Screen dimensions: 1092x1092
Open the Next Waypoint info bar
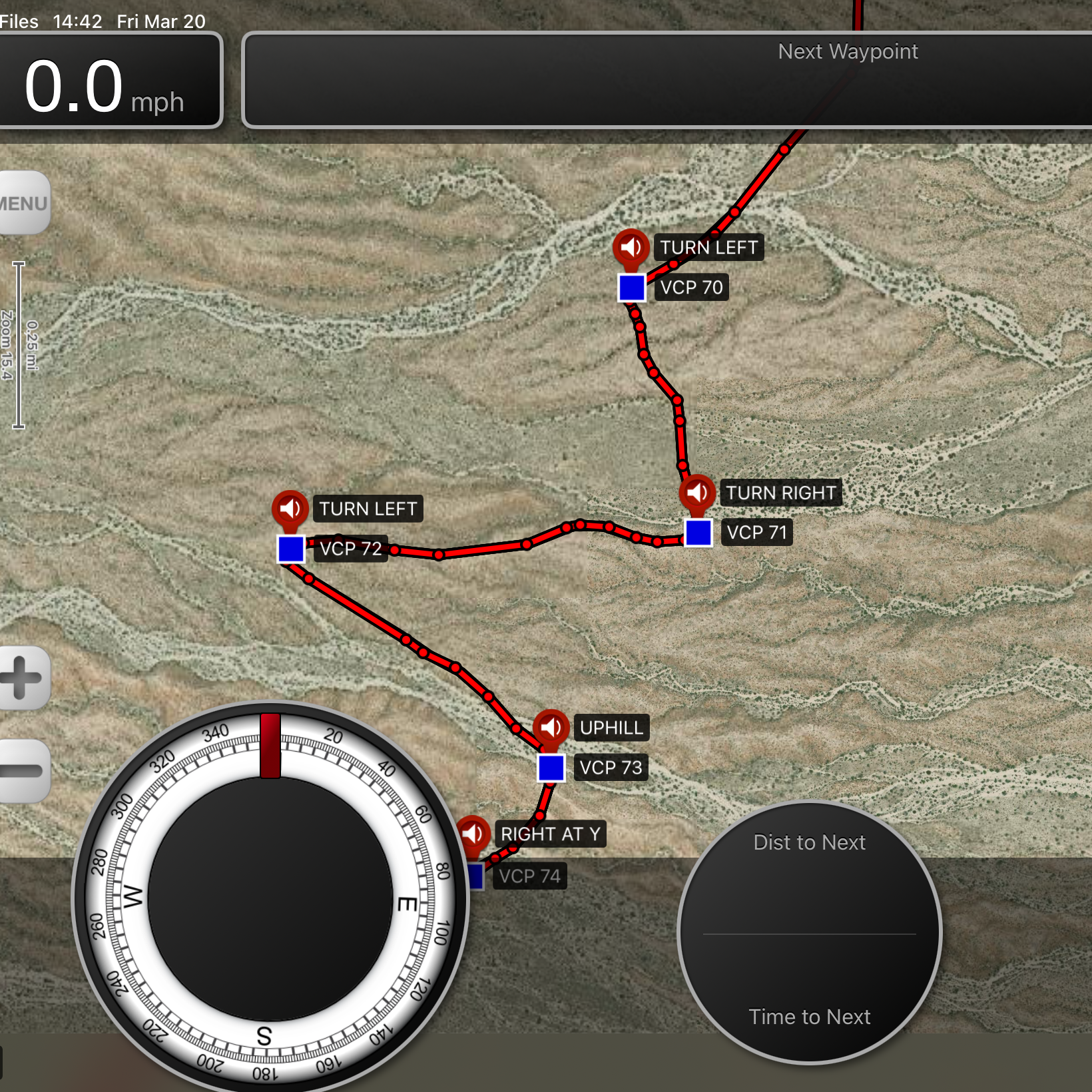pyautogui.click(x=666, y=80)
